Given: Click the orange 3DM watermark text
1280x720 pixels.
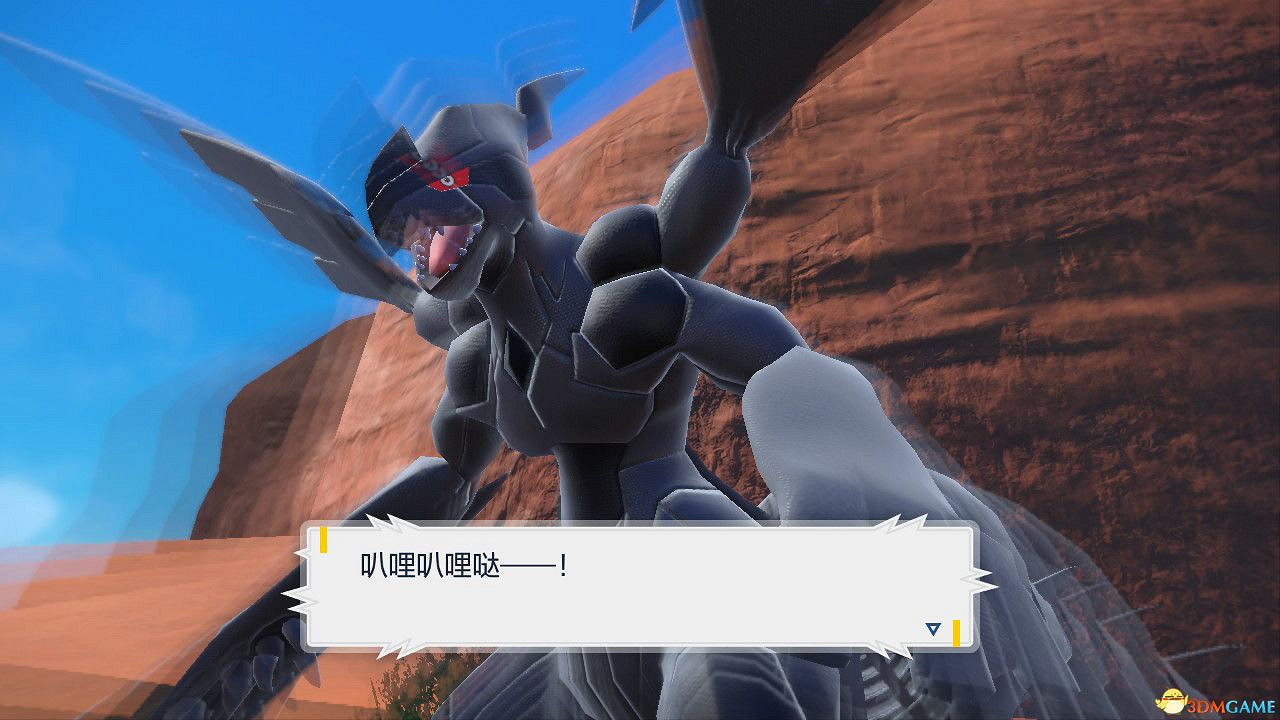Looking at the screenshot, I should pyautogui.click(x=1205, y=707).
